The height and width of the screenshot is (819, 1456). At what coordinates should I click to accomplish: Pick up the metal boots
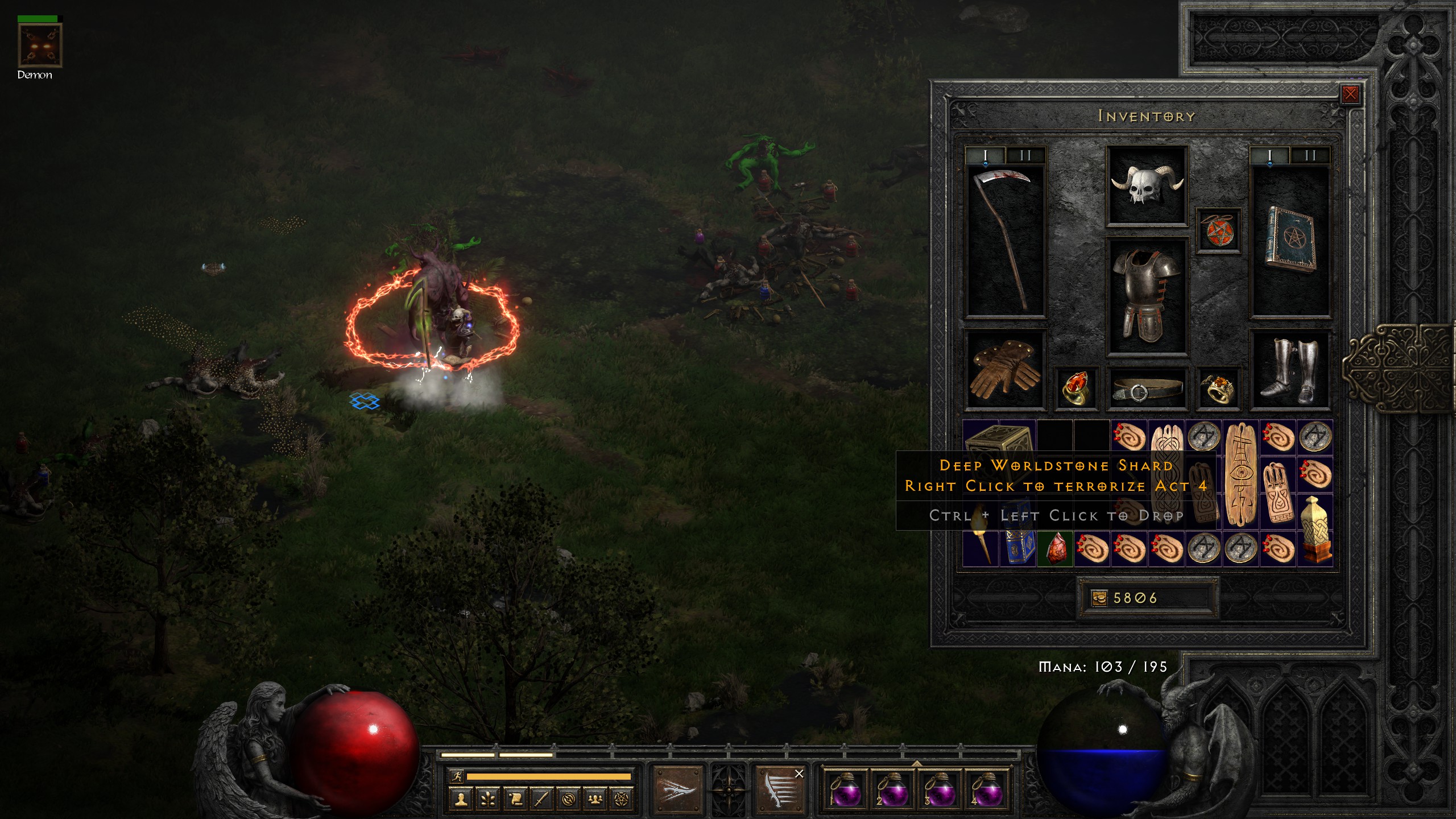click(x=1290, y=370)
